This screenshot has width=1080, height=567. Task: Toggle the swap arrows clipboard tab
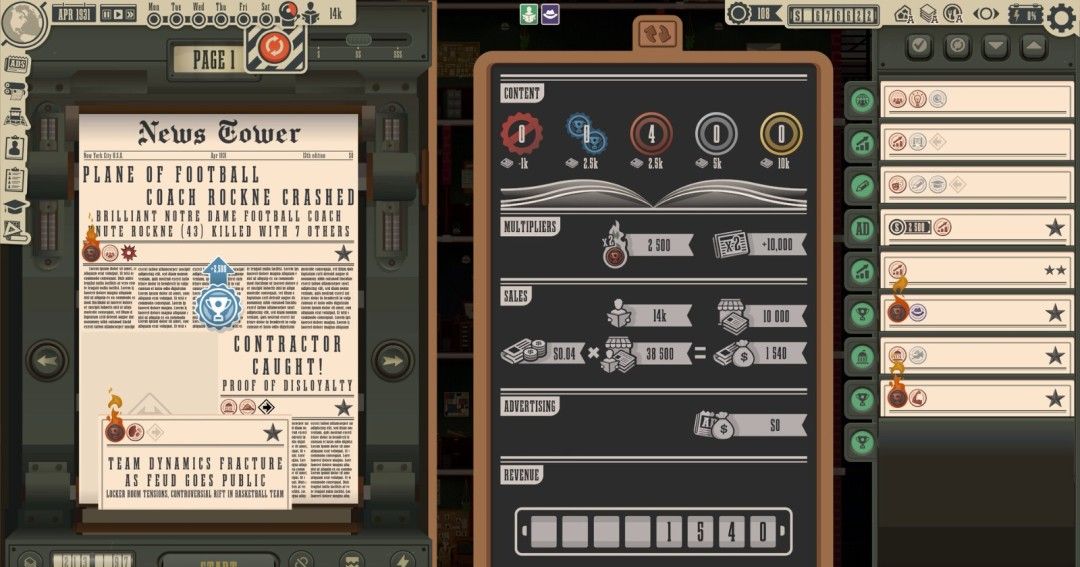tap(653, 33)
